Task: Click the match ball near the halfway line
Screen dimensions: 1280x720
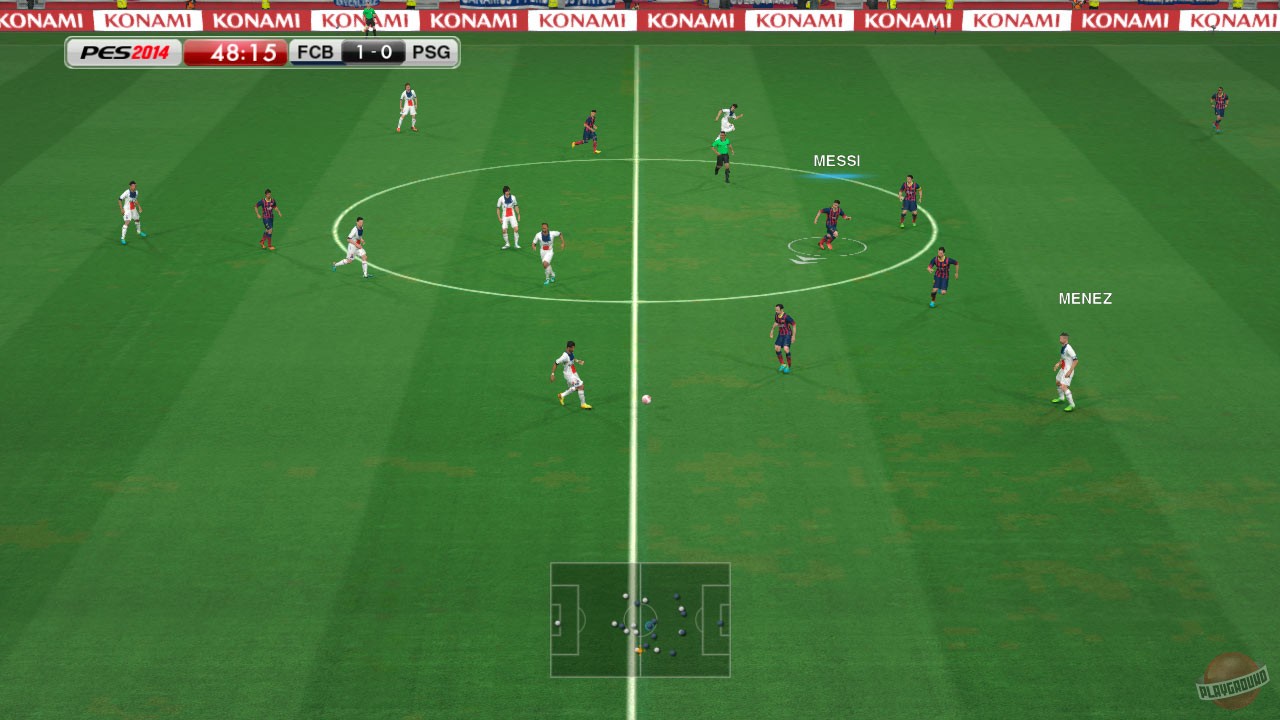Action: coord(646,398)
